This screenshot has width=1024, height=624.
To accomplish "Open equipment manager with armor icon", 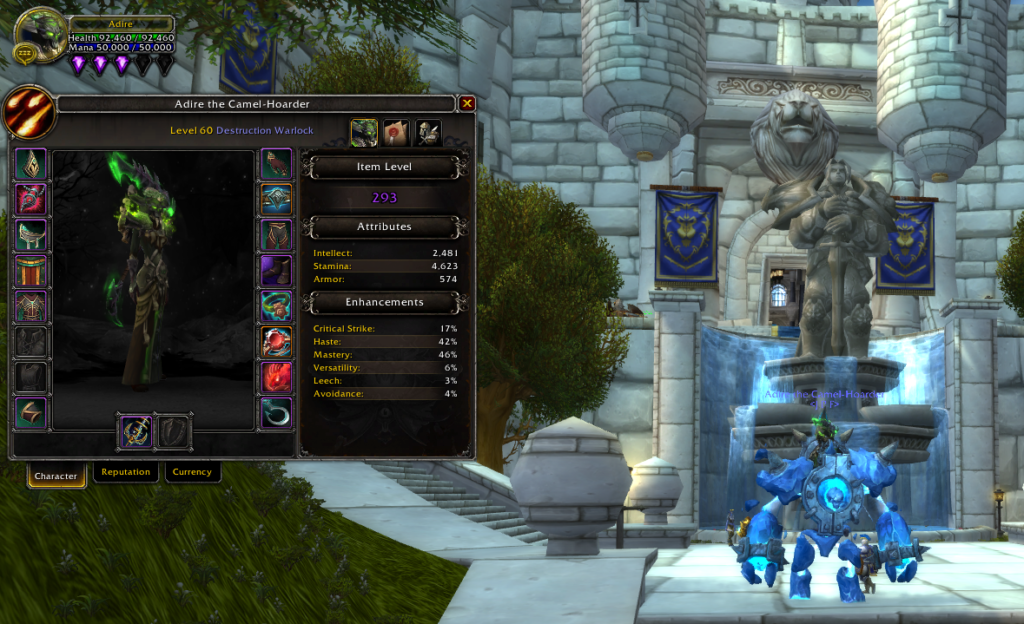I will click(x=429, y=132).
